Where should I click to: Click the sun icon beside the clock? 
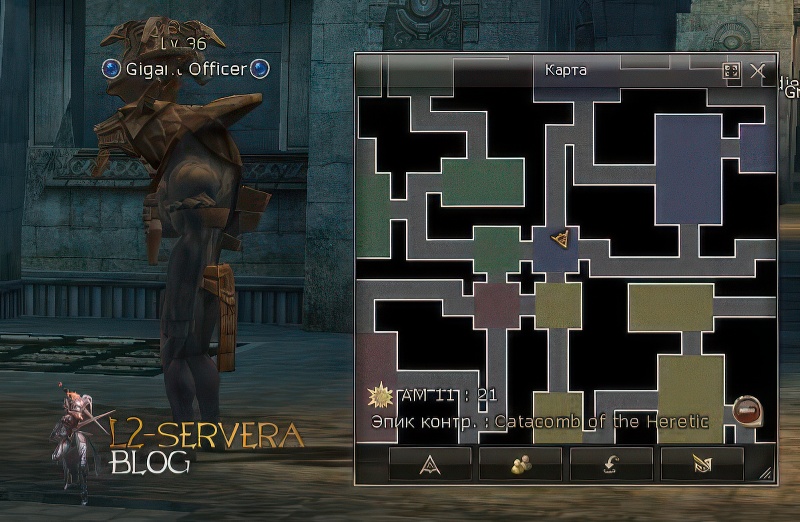(379, 395)
